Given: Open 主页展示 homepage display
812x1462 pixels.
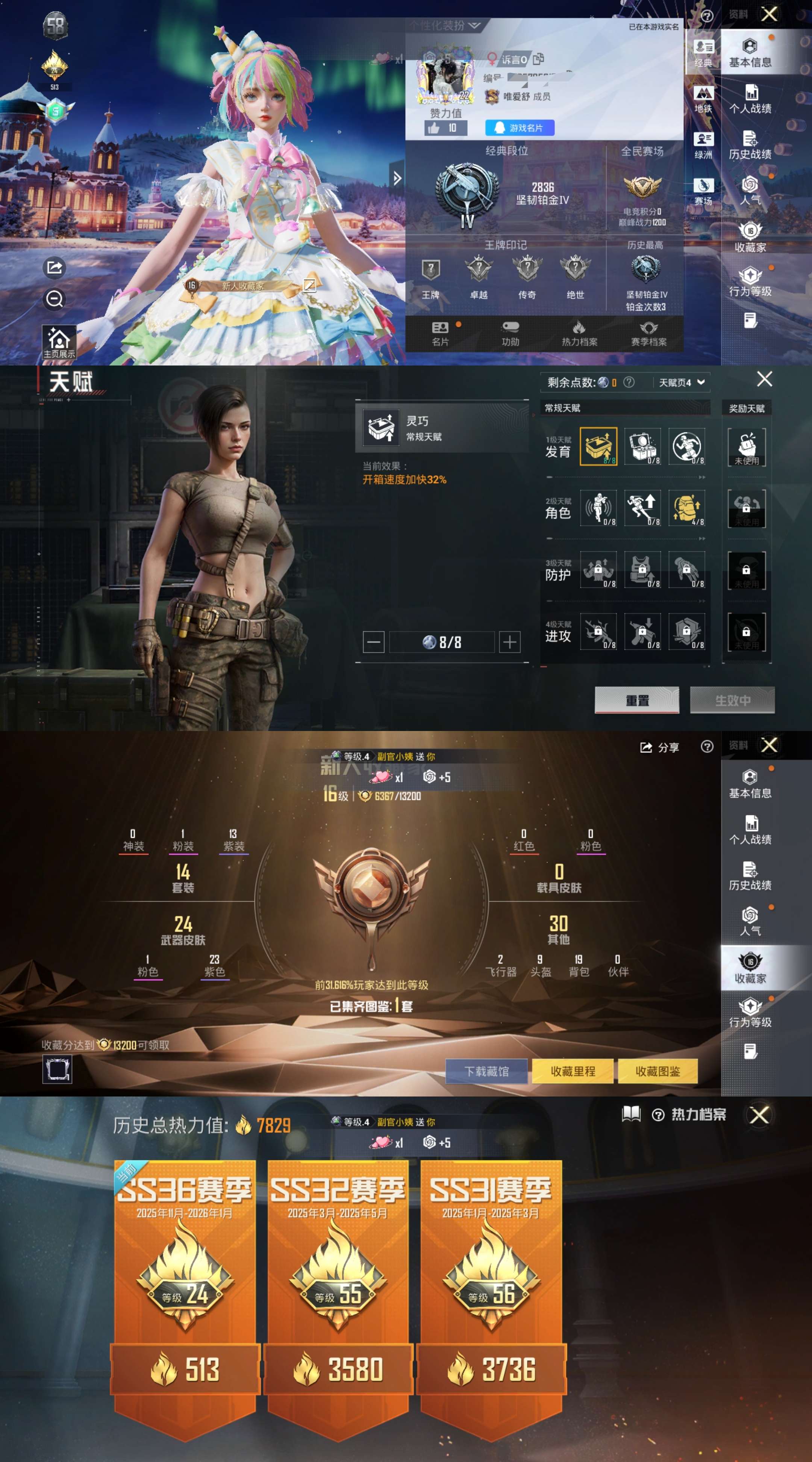Looking at the screenshot, I should (x=59, y=342).
